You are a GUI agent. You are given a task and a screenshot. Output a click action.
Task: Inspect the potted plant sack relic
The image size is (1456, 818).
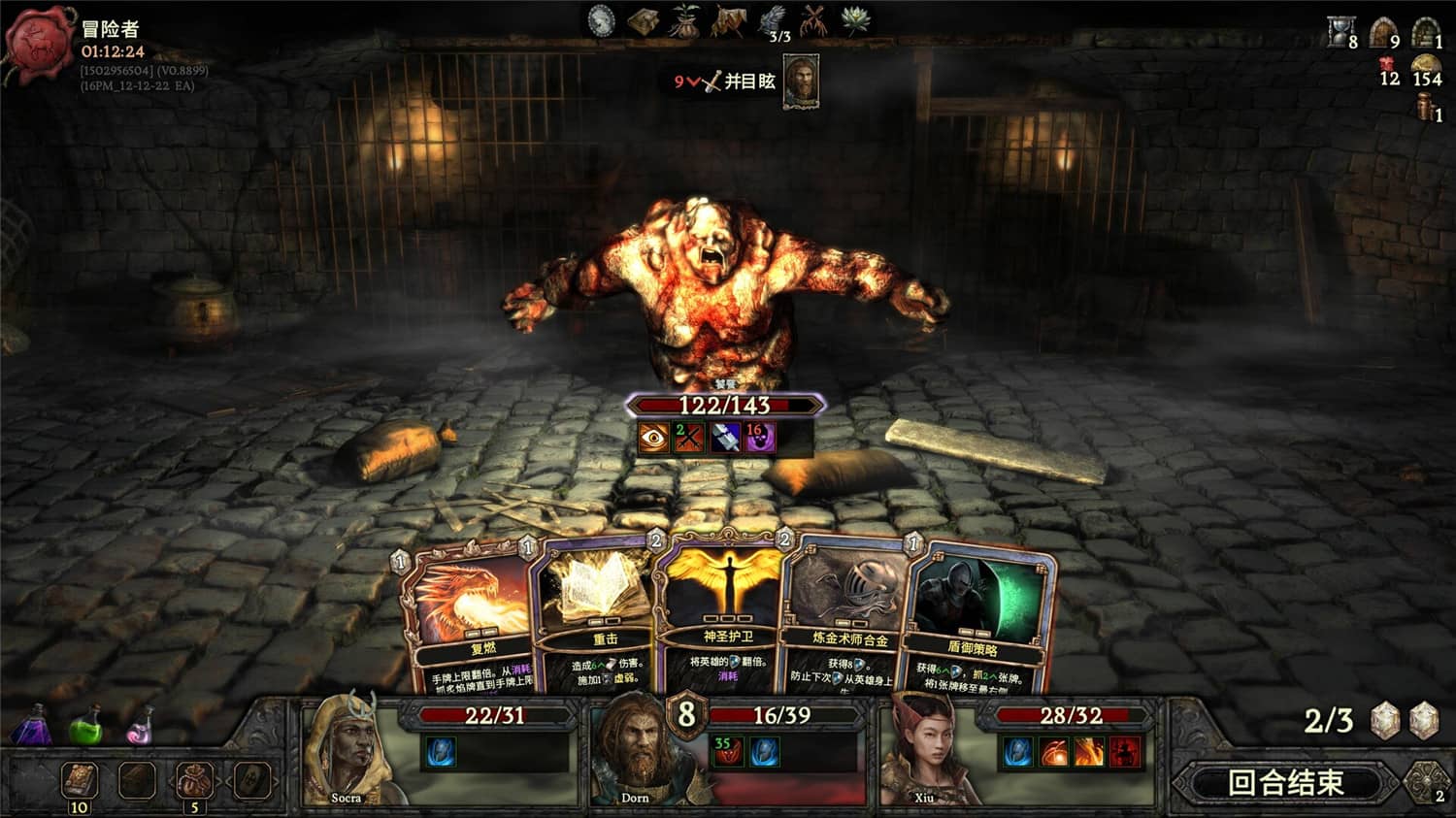point(684,20)
